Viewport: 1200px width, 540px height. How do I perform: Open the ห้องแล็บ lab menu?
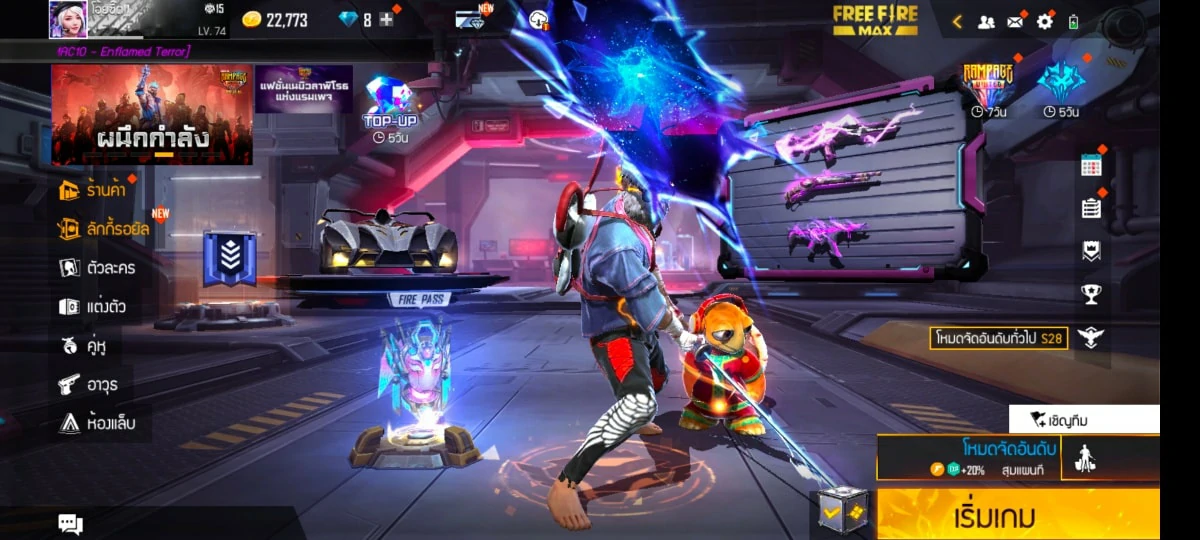pos(97,423)
